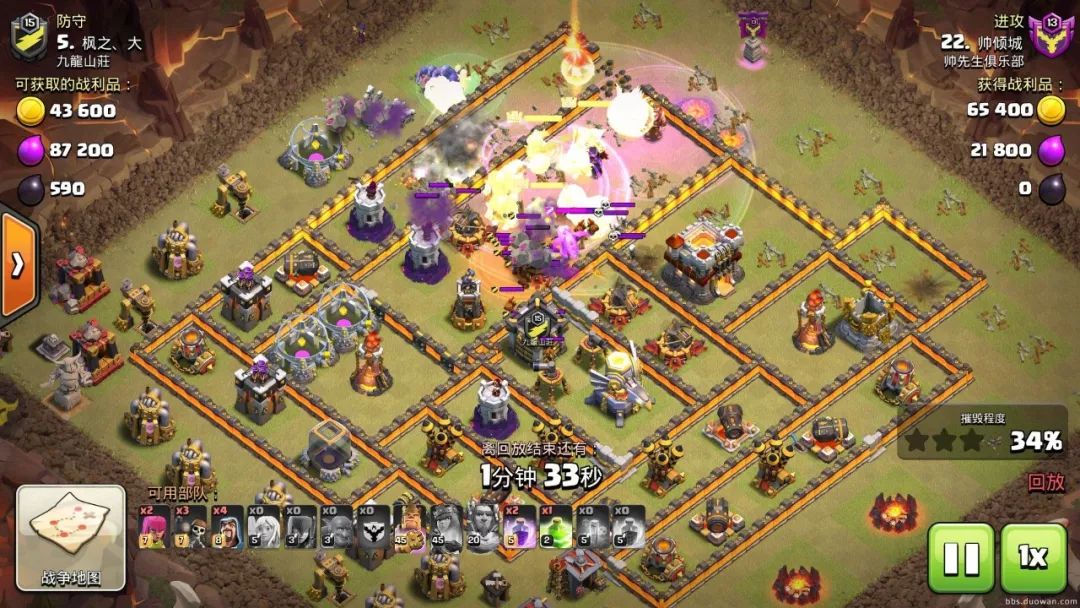This screenshot has height=608, width=1080.
Task: Select the Archer troop slot
Action: click(x=154, y=527)
